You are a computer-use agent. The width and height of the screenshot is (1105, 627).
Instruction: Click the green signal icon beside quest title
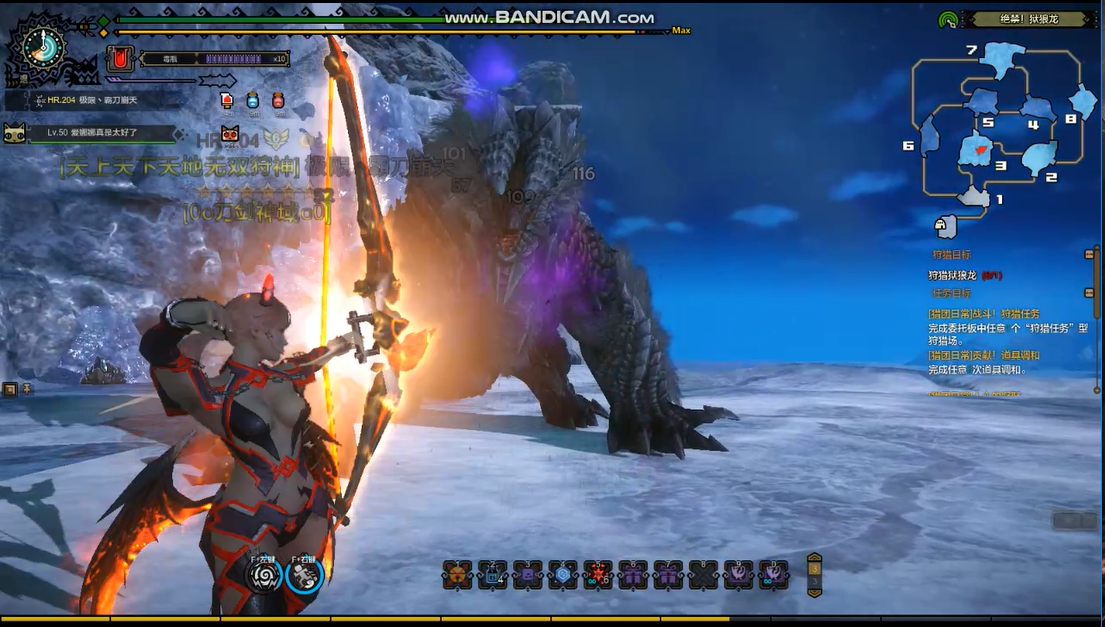[x=948, y=20]
